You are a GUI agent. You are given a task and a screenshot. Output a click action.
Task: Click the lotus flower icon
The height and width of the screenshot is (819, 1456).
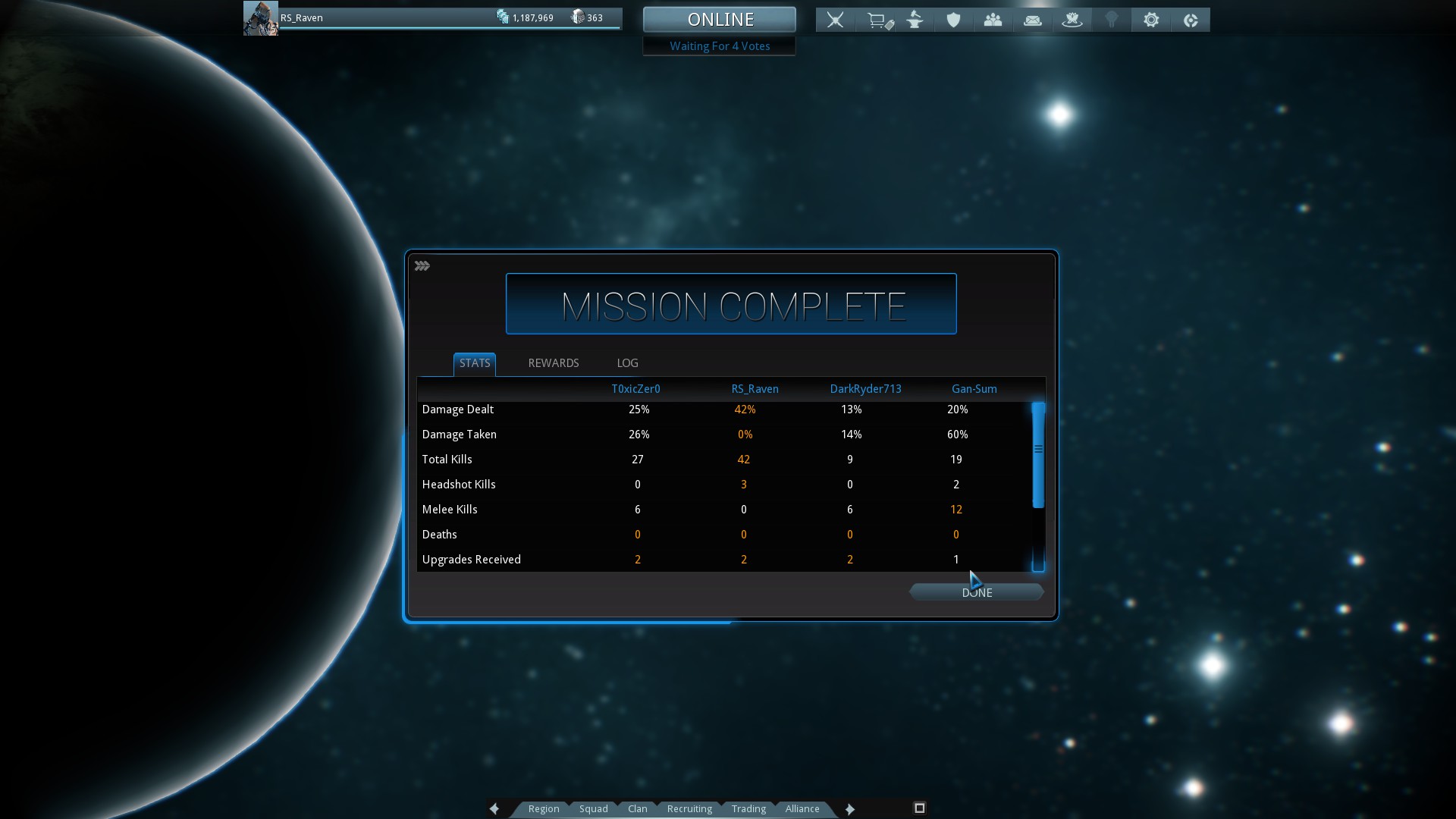tap(1072, 20)
